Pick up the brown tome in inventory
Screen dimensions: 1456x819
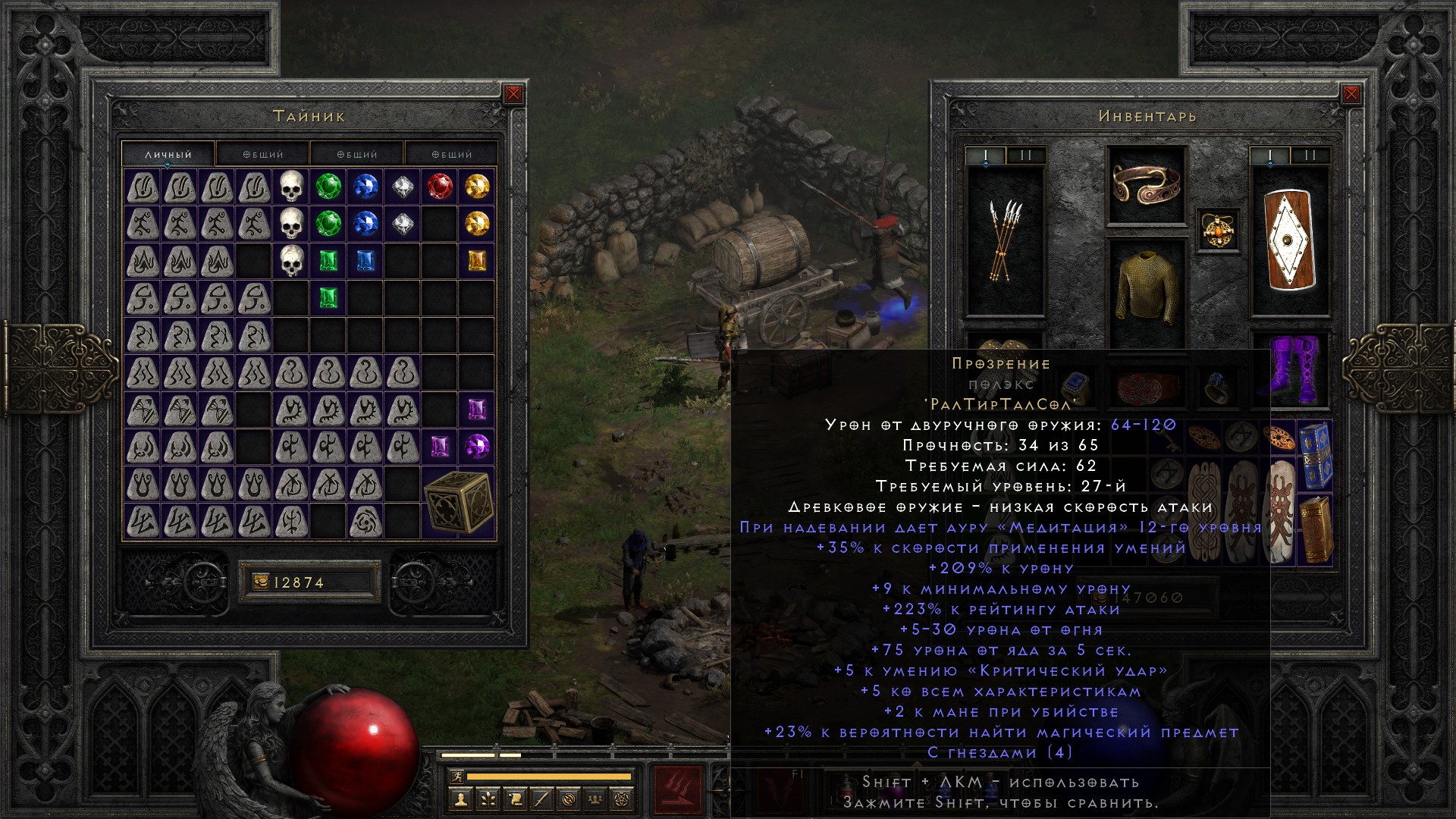[1316, 529]
